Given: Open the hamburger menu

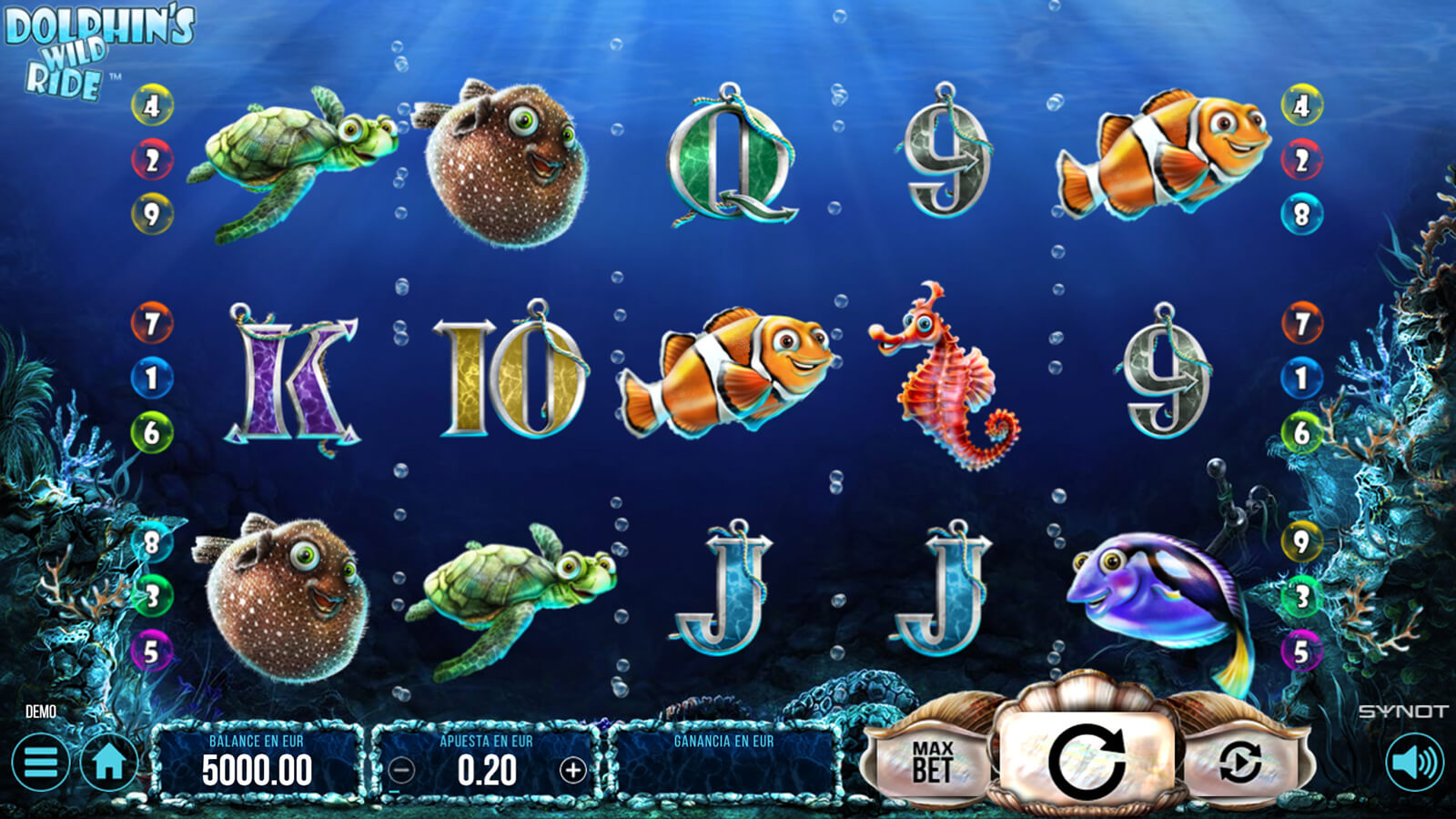Looking at the screenshot, I should (40, 763).
